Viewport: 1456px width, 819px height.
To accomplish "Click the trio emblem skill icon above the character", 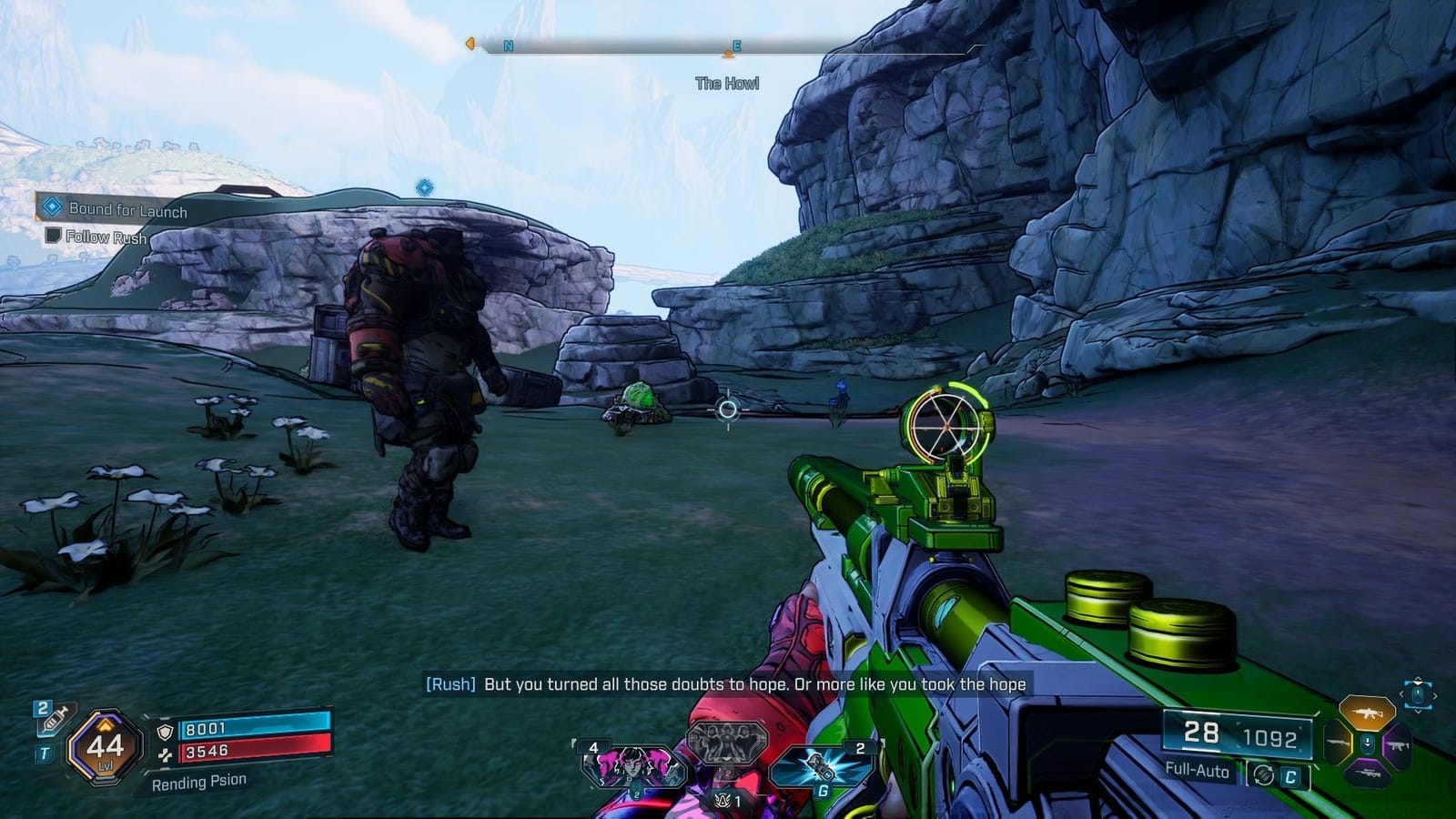I will pos(726,743).
